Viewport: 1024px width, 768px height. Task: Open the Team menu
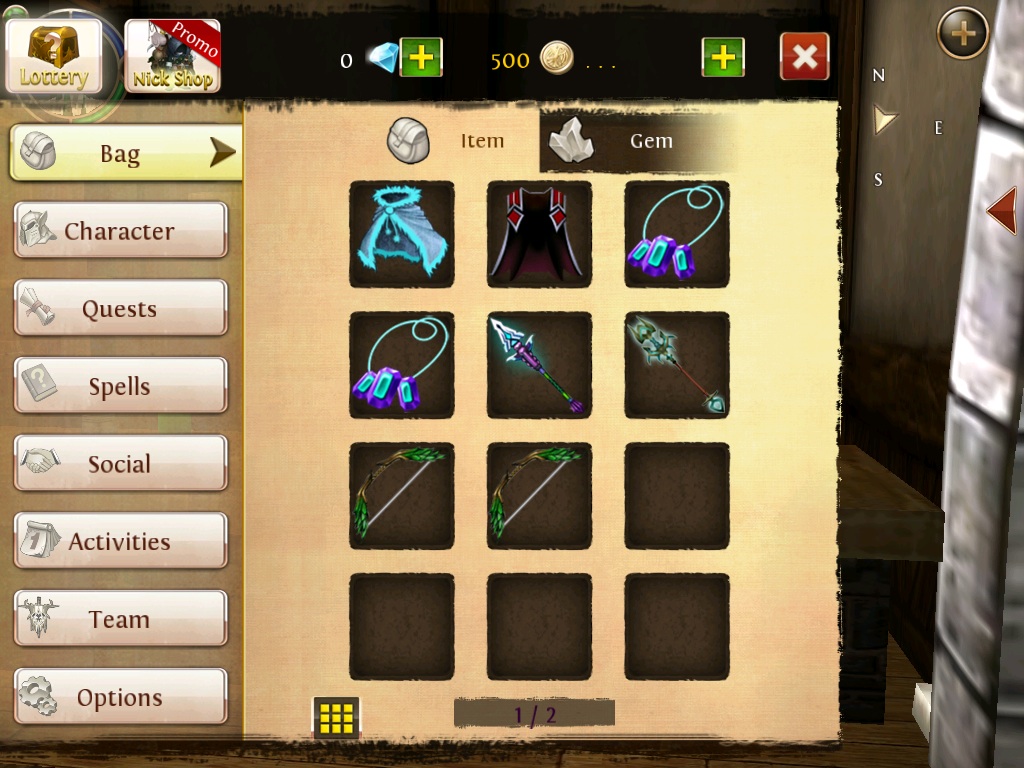(120, 620)
